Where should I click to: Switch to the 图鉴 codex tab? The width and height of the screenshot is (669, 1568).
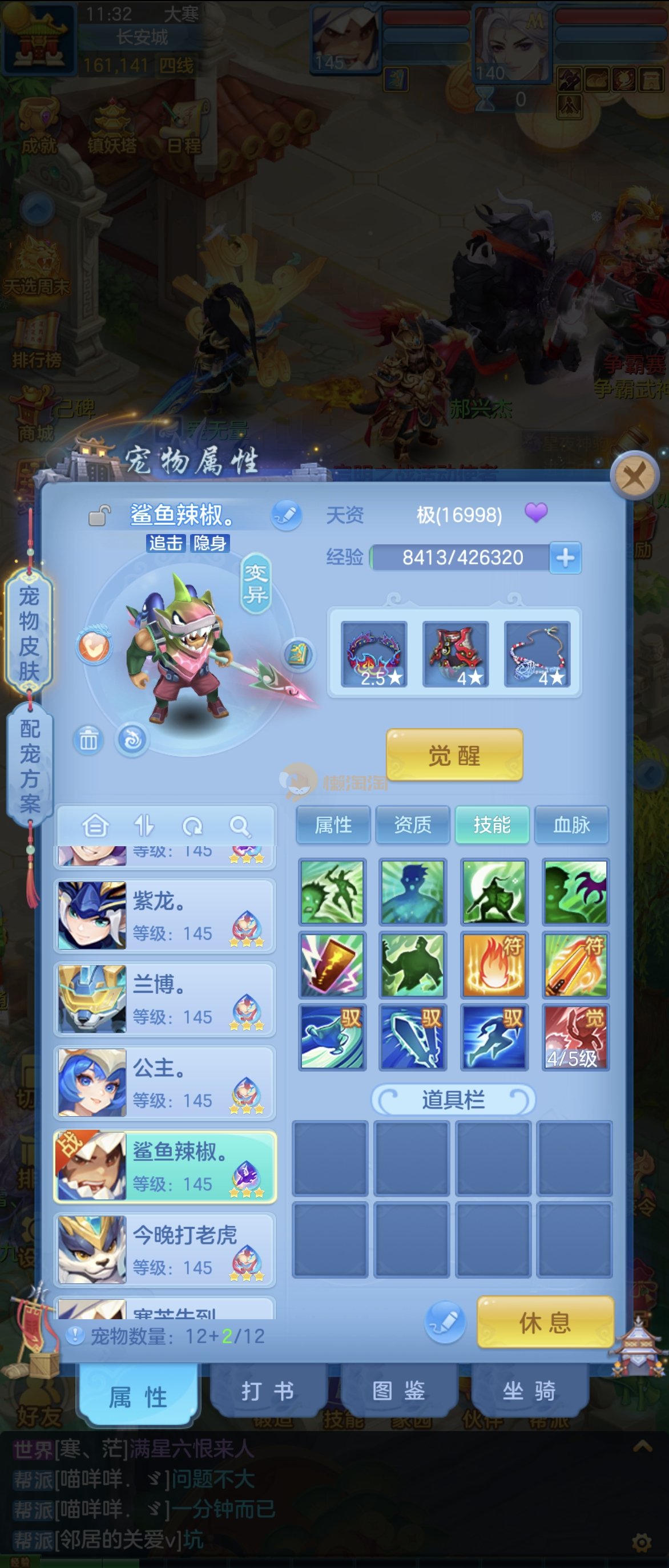399,1391
